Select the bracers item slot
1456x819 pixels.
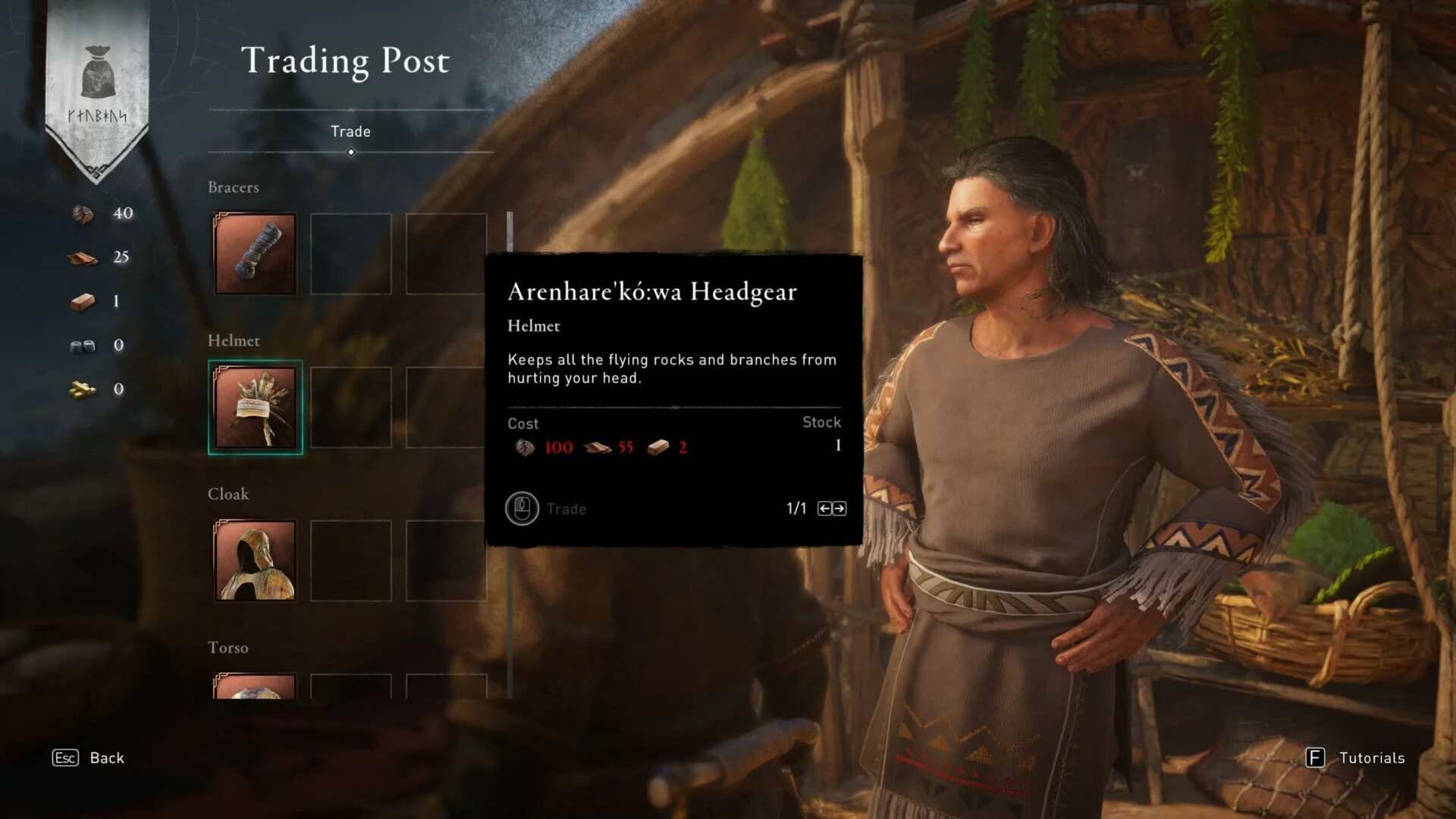pyautogui.click(x=255, y=253)
